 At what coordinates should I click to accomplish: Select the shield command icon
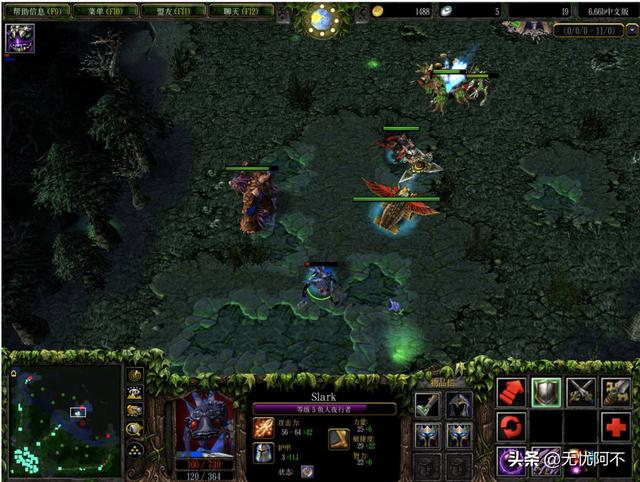pyautogui.click(x=546, y=391)
